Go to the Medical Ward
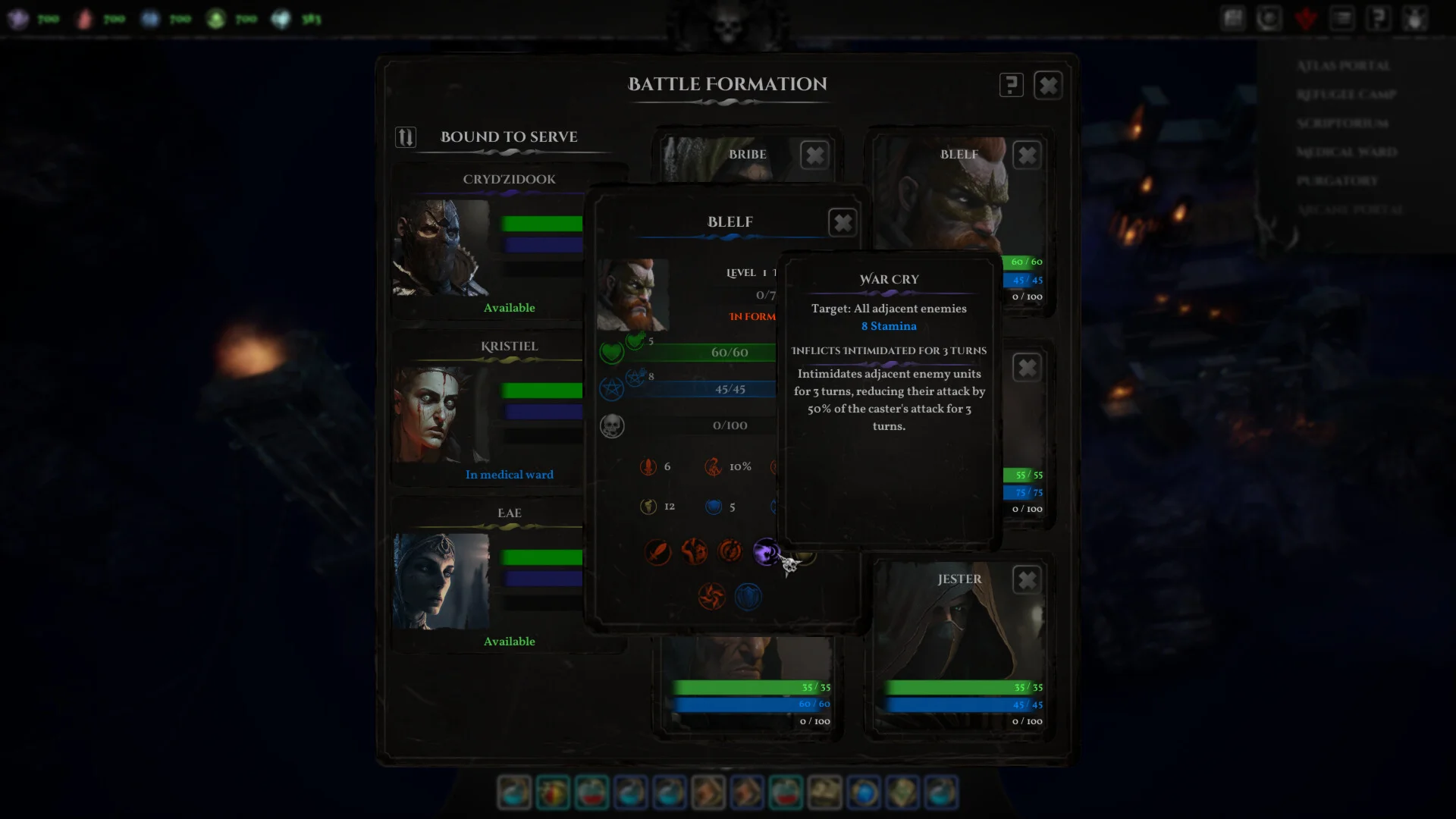This screenshot has width=1456, height=819. point(1346,152)
